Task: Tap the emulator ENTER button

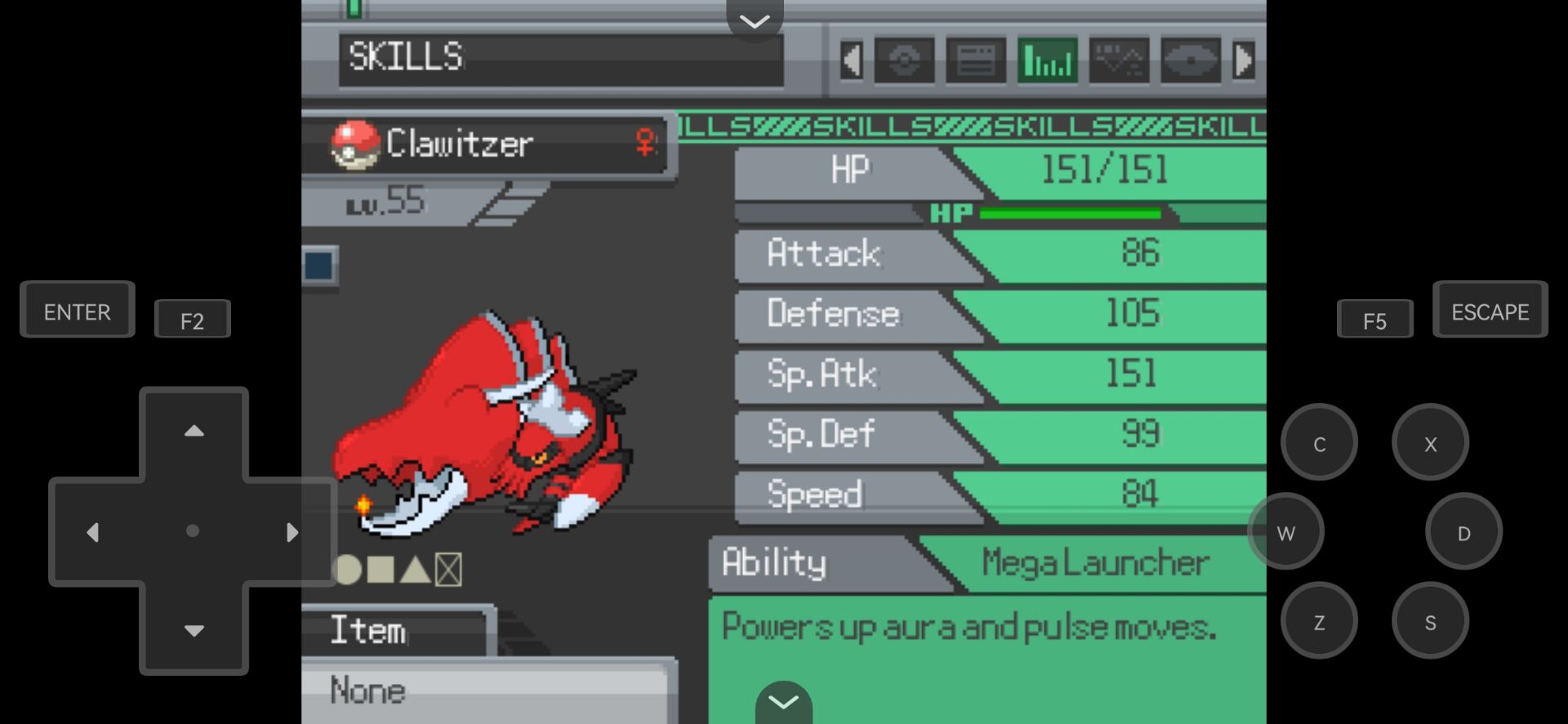Action: coord(78,311)
